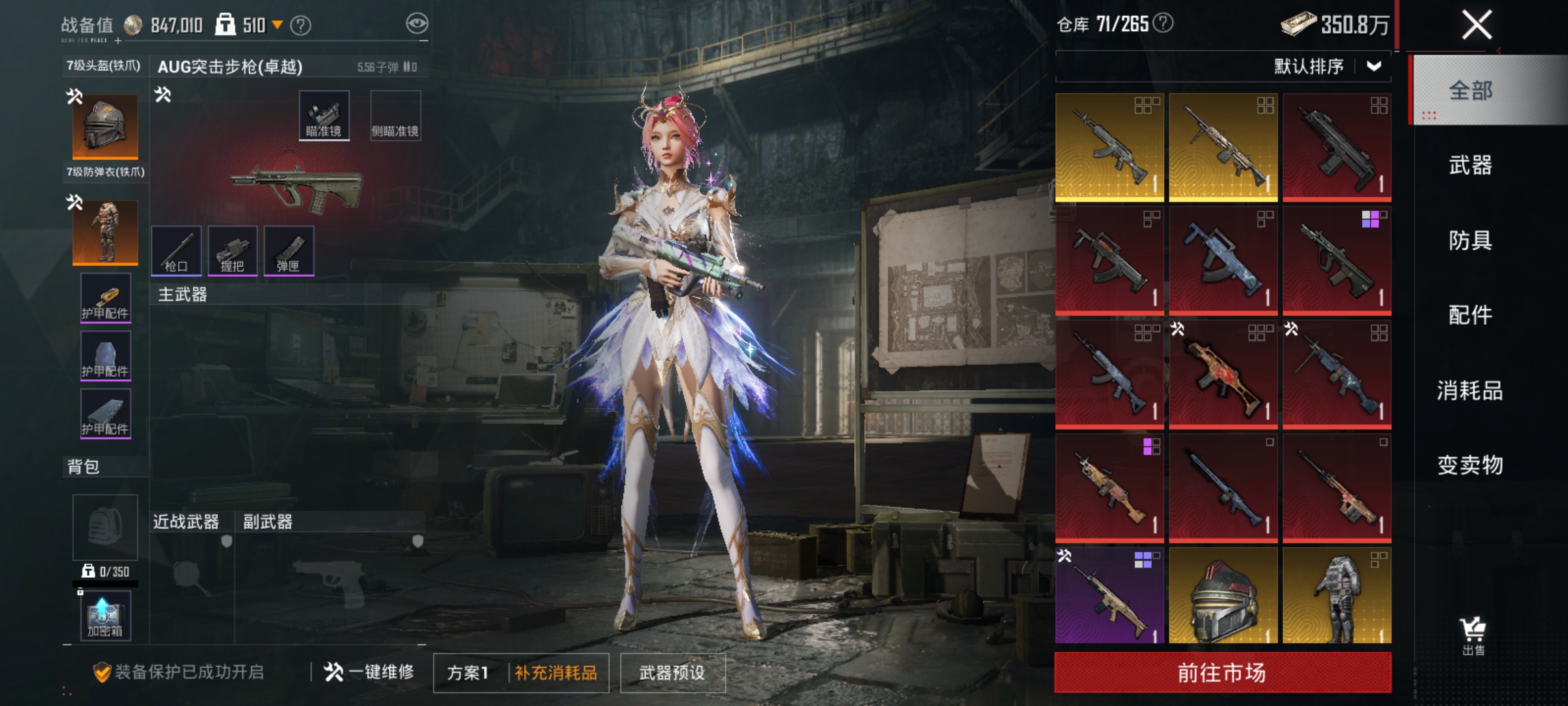Select the equipped level 7 helmet slot
The height and width of the screenshot is (706, 1568).
(x=105, y=127)
